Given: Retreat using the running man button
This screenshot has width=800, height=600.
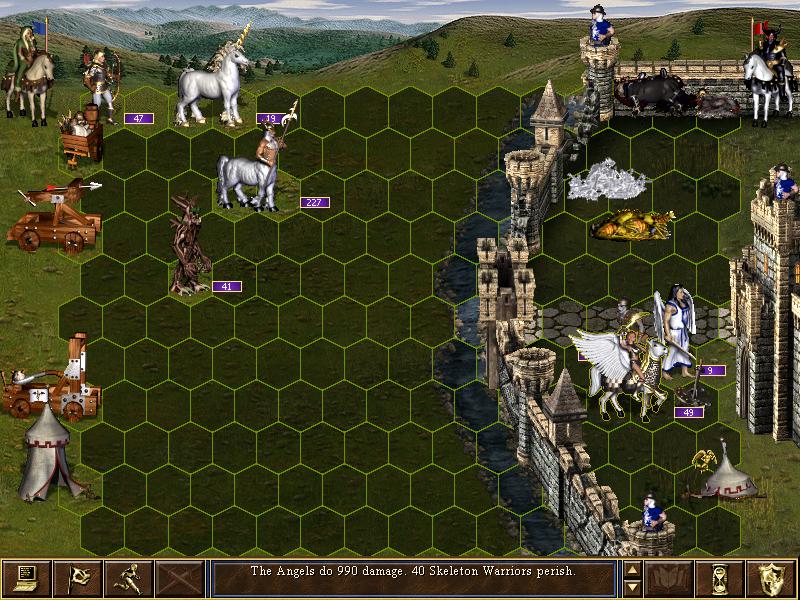Looking at the screenshot, I should [x=129, y=578].
